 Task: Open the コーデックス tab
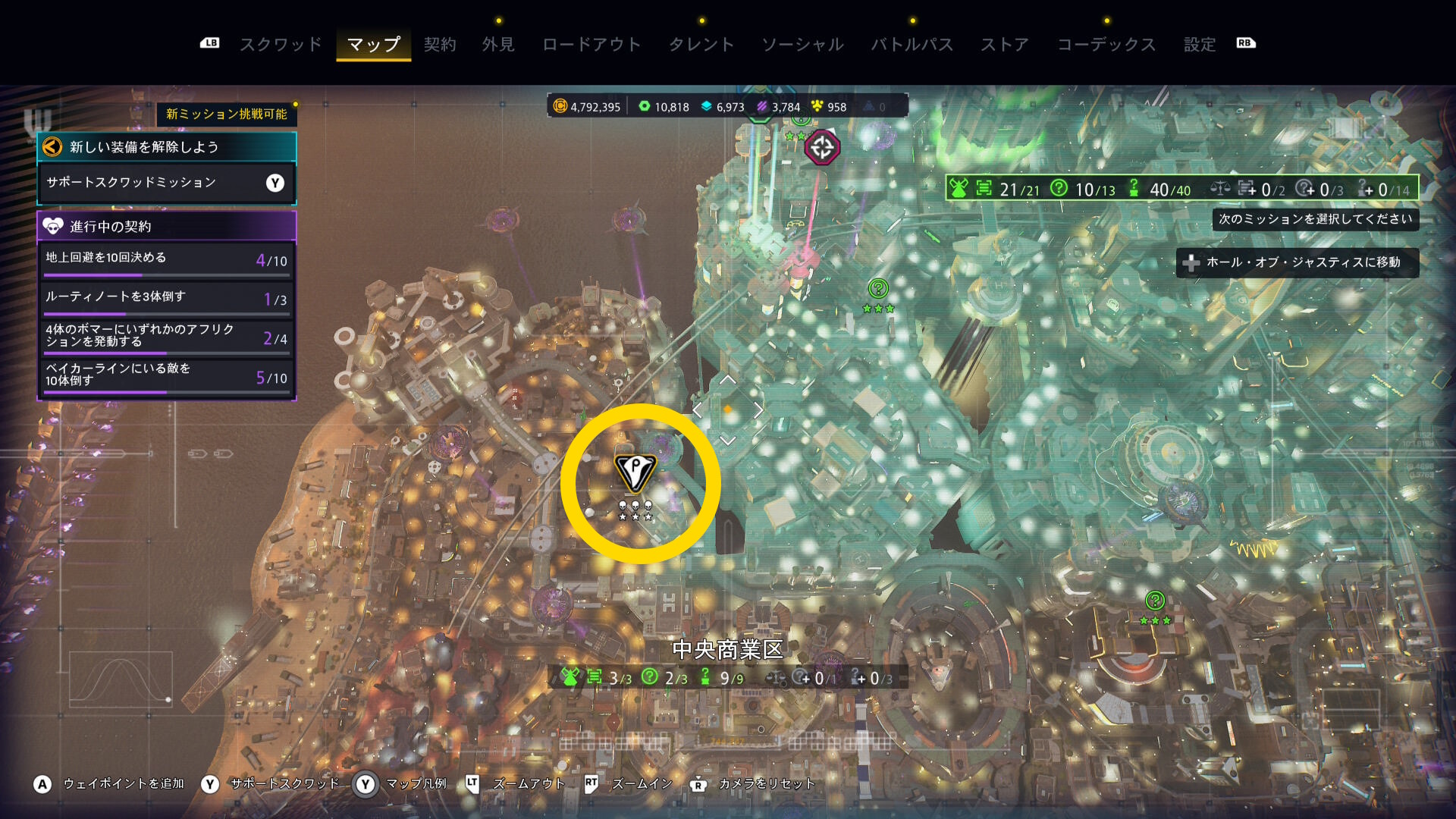tap(1106, 45)
